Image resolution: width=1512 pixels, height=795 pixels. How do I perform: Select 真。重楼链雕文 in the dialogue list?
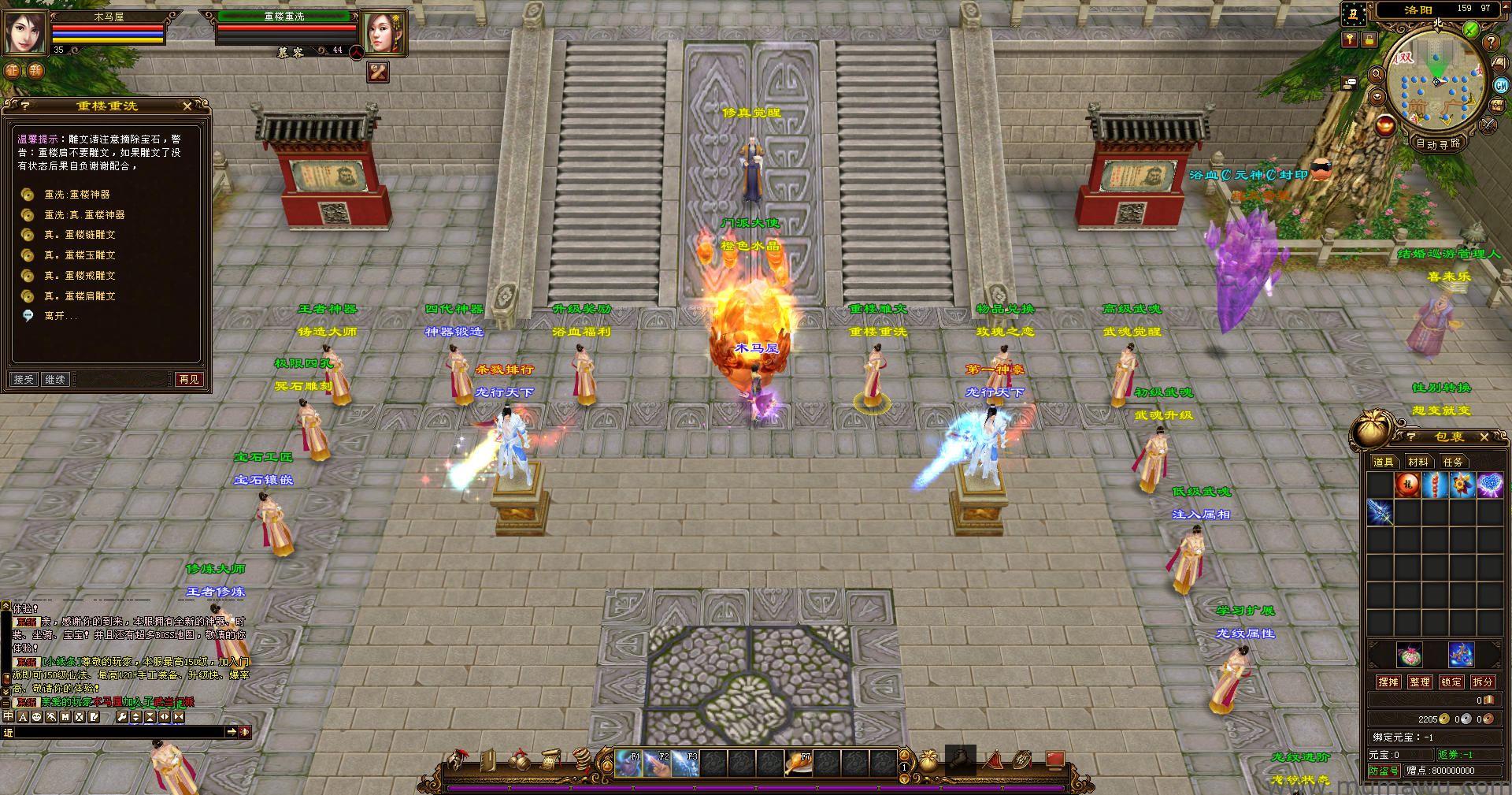coord(80,235)
